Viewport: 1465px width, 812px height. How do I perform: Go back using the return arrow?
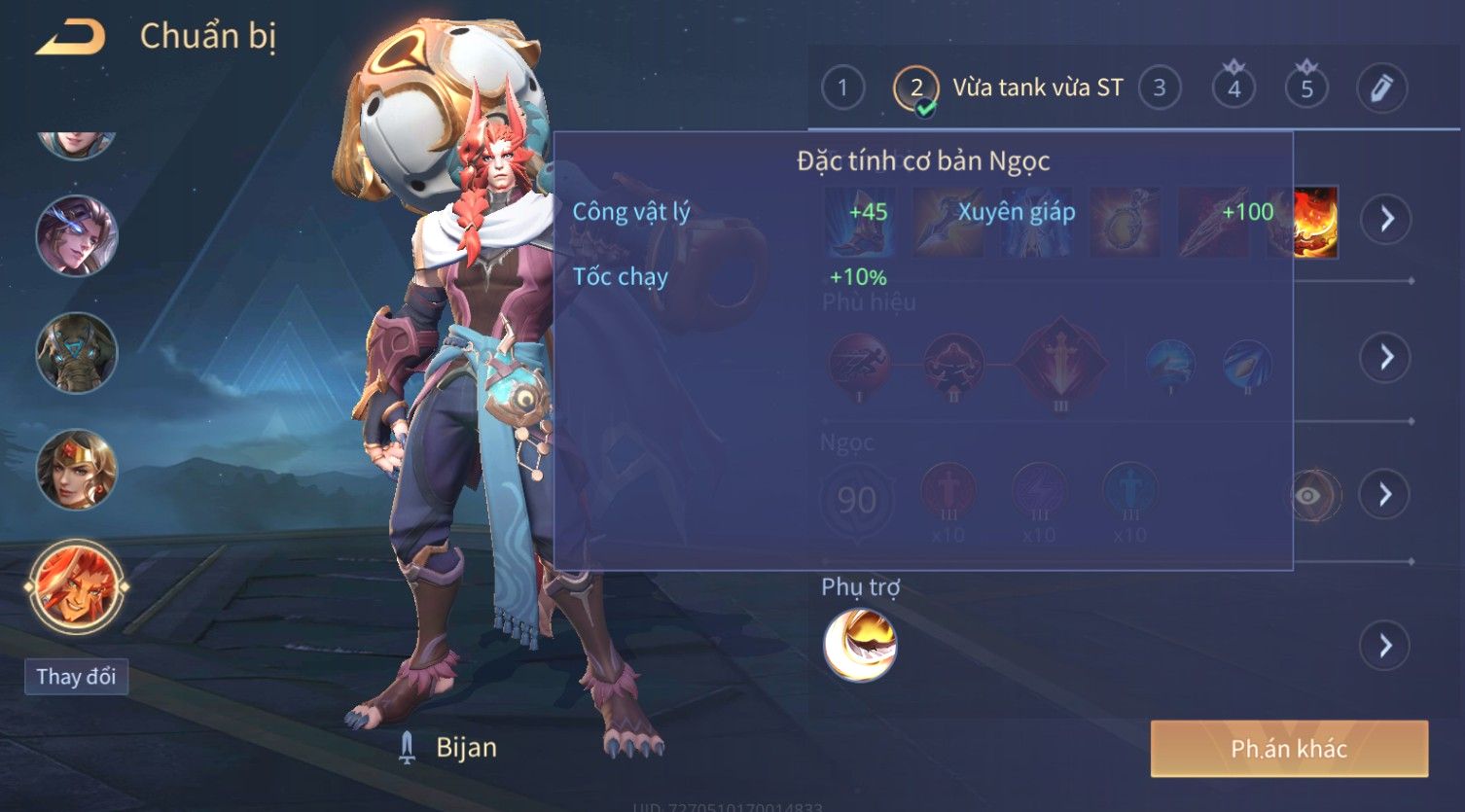click(70, 37)
